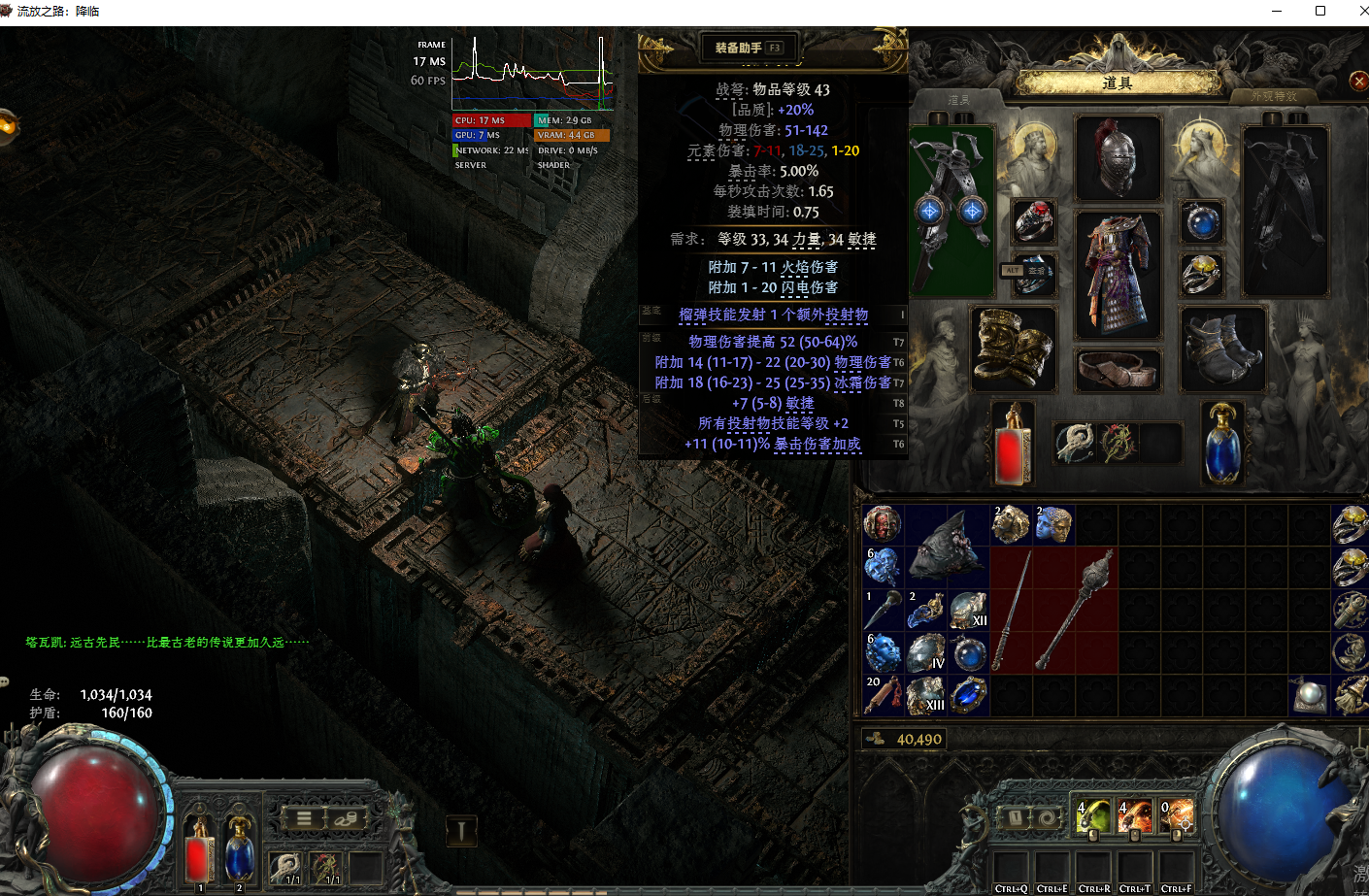Select the equipped body armour slot
Viewport: 1369px width, 896px height.
click(1118, 275)
